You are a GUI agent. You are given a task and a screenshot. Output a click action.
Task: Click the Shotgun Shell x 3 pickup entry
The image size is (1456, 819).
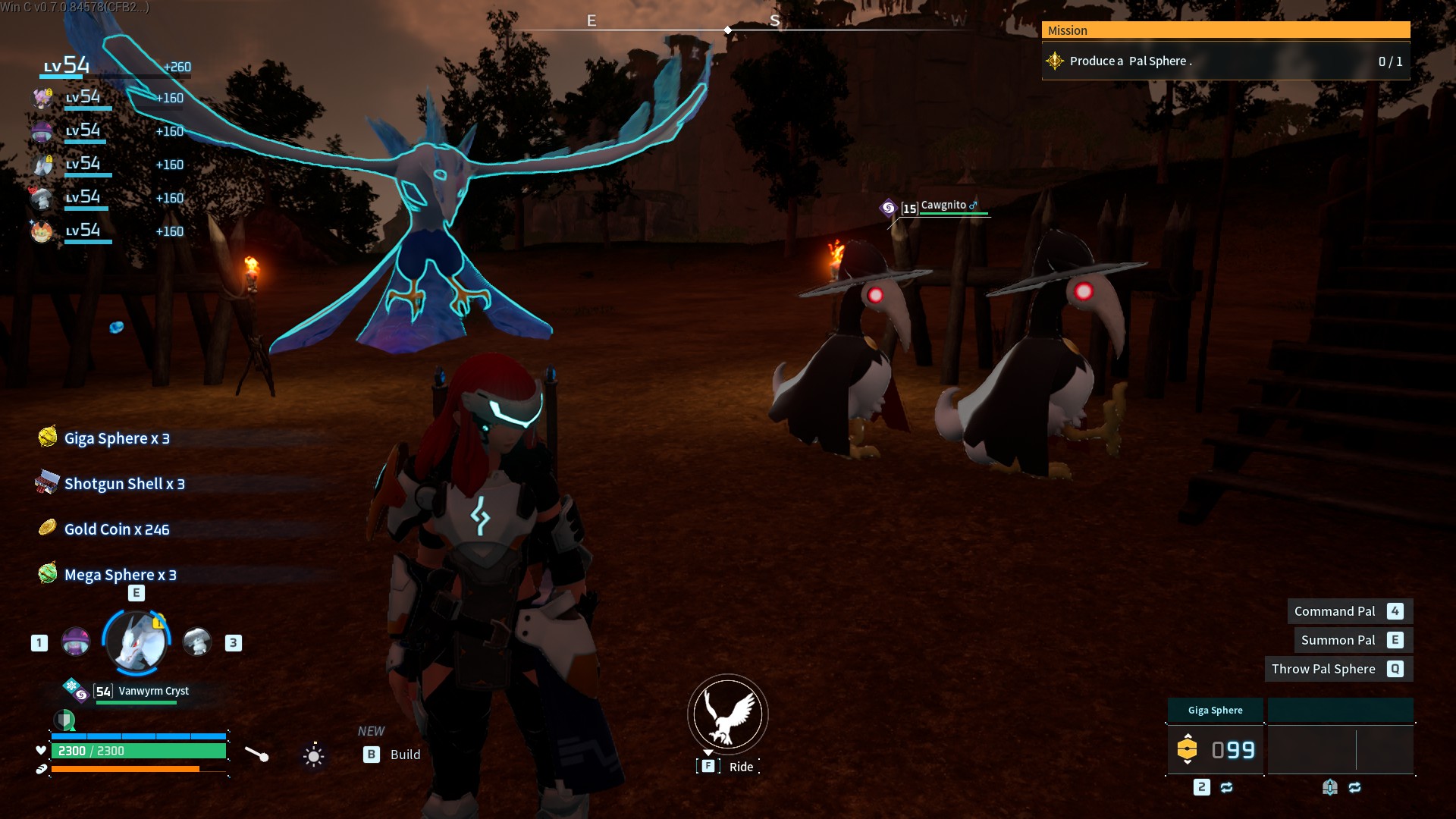pyautogui.click(x=124, y=484)
